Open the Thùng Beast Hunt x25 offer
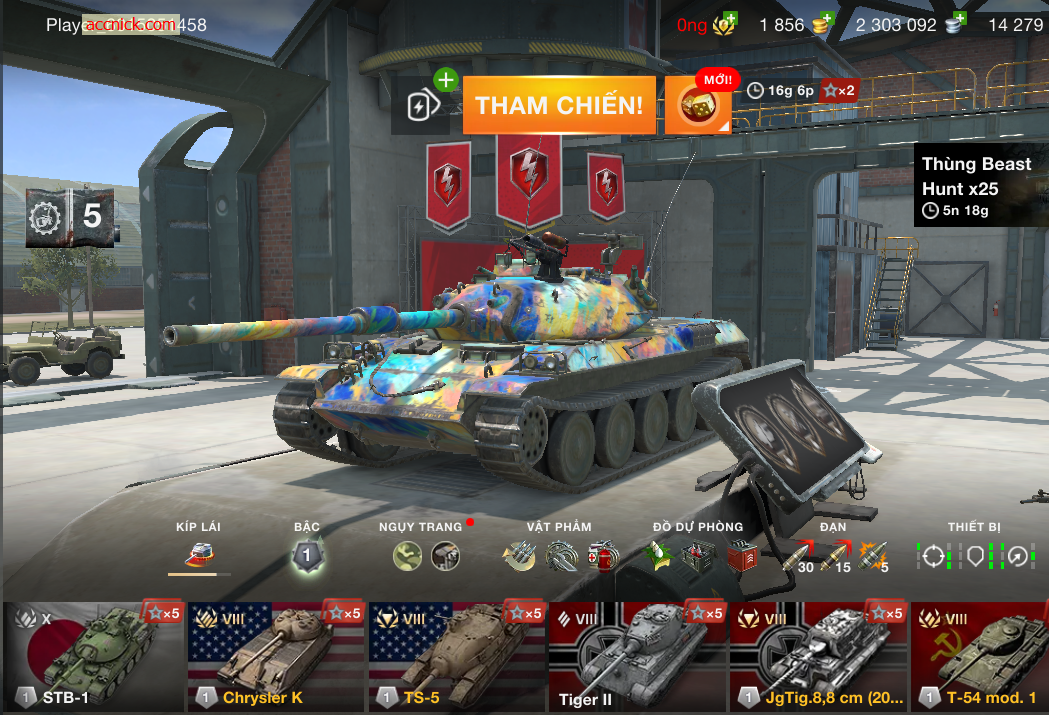The height and width of the screenshot is (715, 1049). tap(979, 186)
